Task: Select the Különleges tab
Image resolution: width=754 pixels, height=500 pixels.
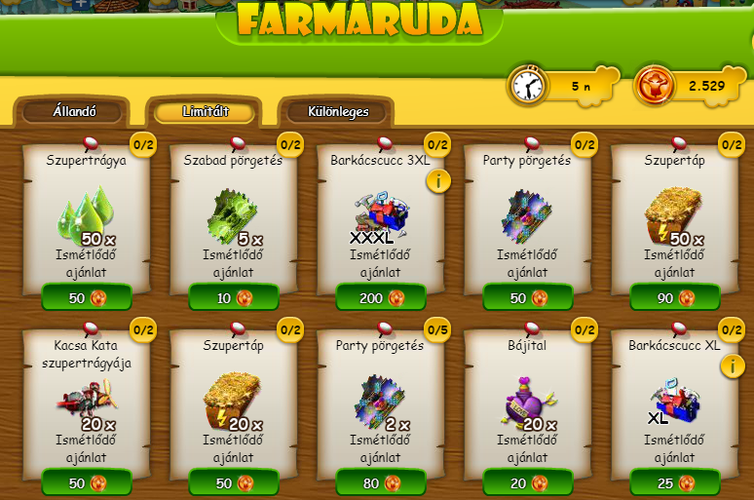Action: (x=336, y=112)
